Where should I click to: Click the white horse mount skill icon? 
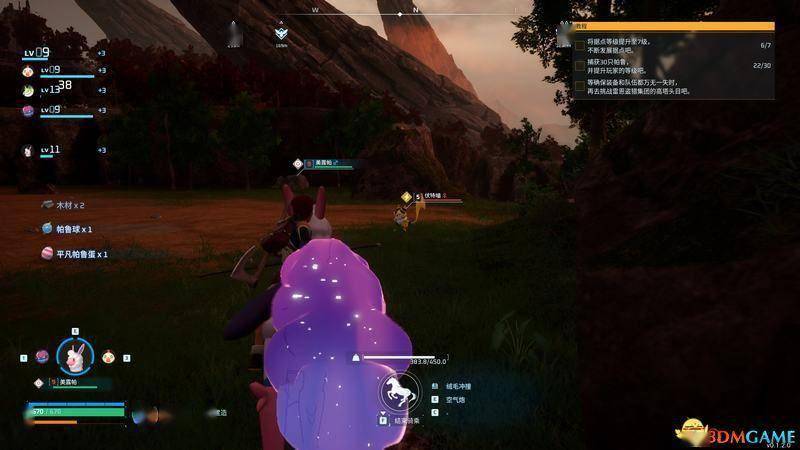point(398,392)
